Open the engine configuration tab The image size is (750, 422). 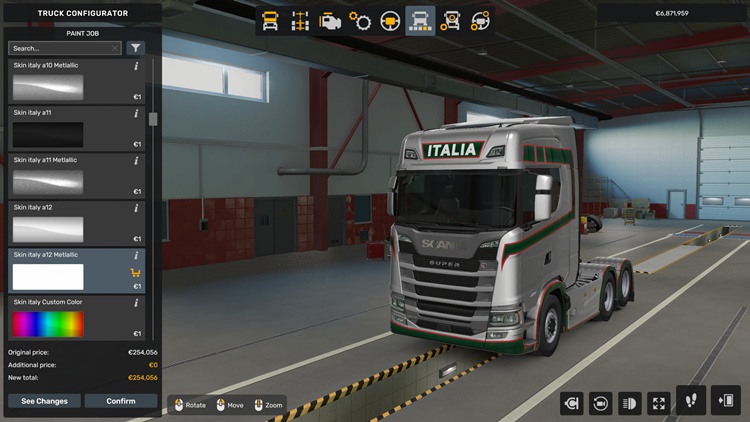coord(330,20)
